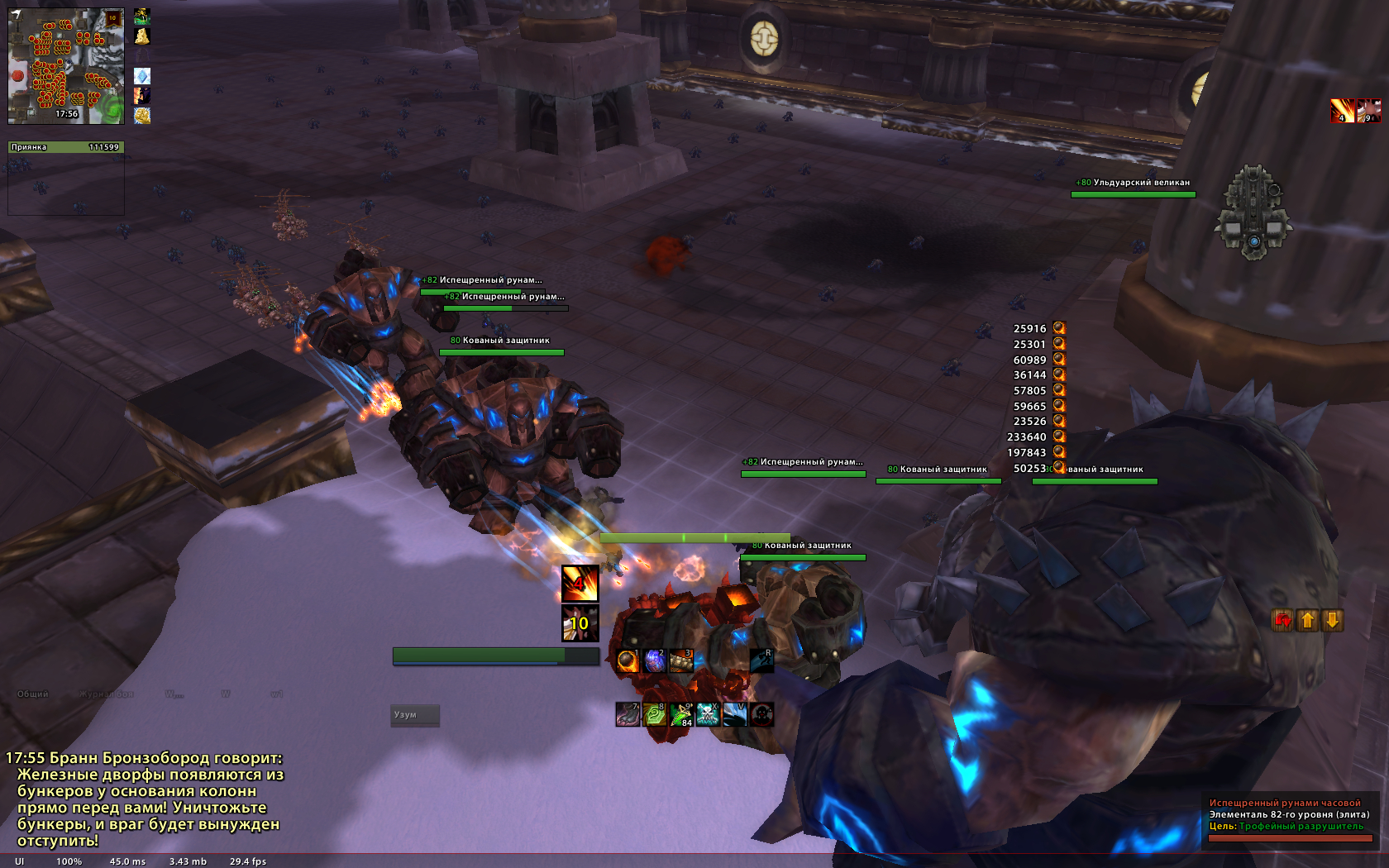Select the golden fist buff icon
The image size is (1389, 868).
(142, 116)
